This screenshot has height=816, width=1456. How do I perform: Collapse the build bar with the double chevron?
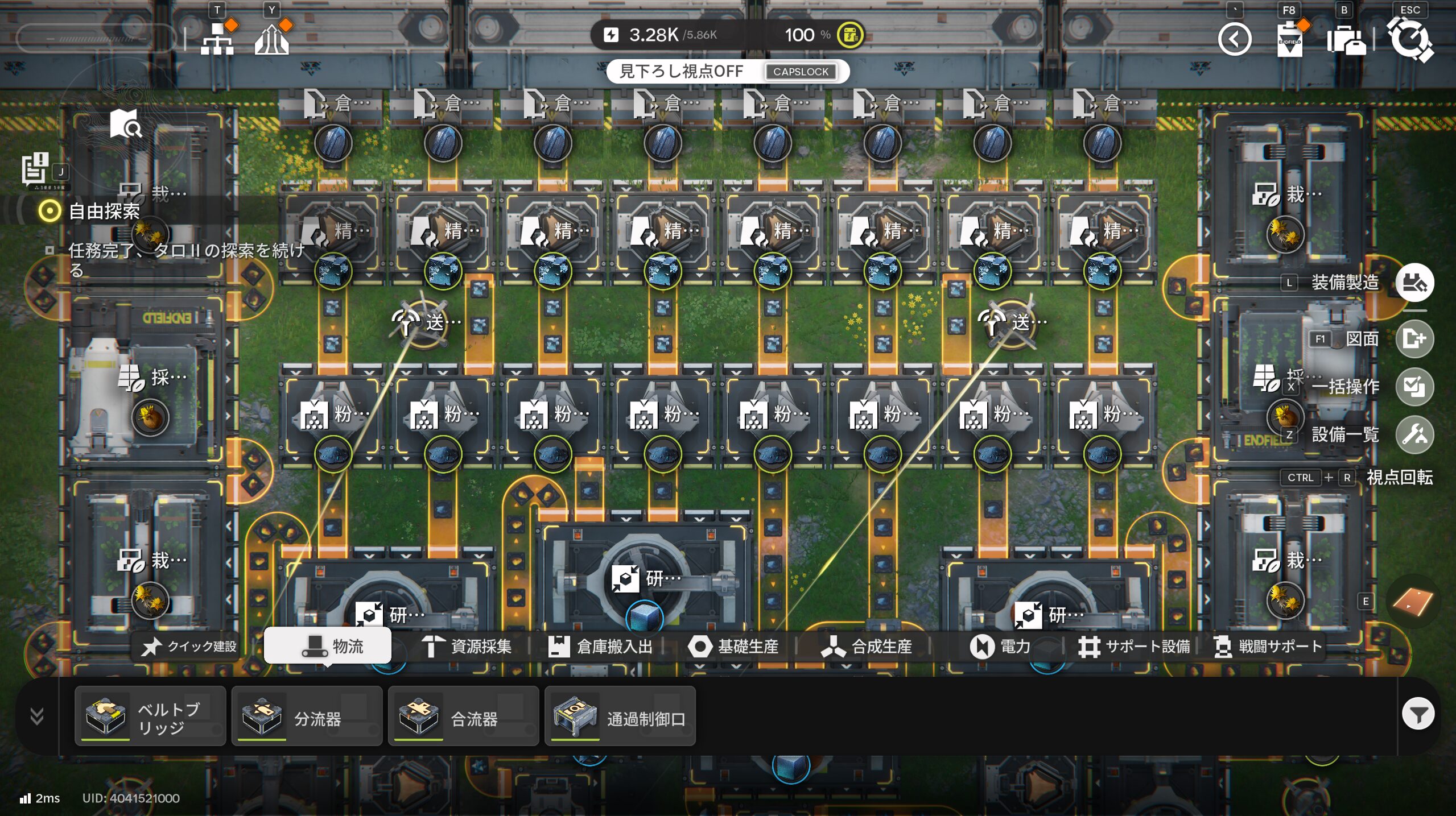pyautogui.click(x=37, y=716)
